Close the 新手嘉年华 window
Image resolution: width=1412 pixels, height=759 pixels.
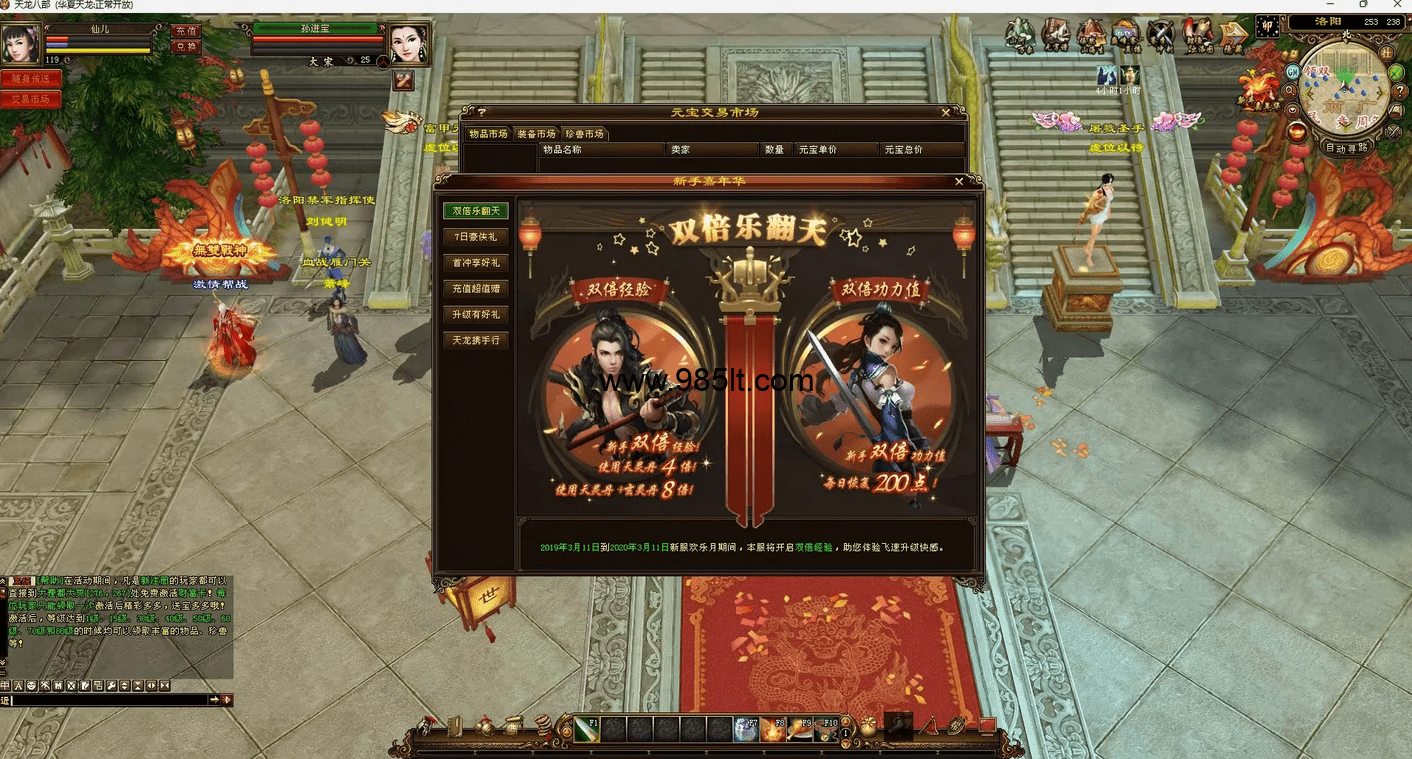[959, 182]
